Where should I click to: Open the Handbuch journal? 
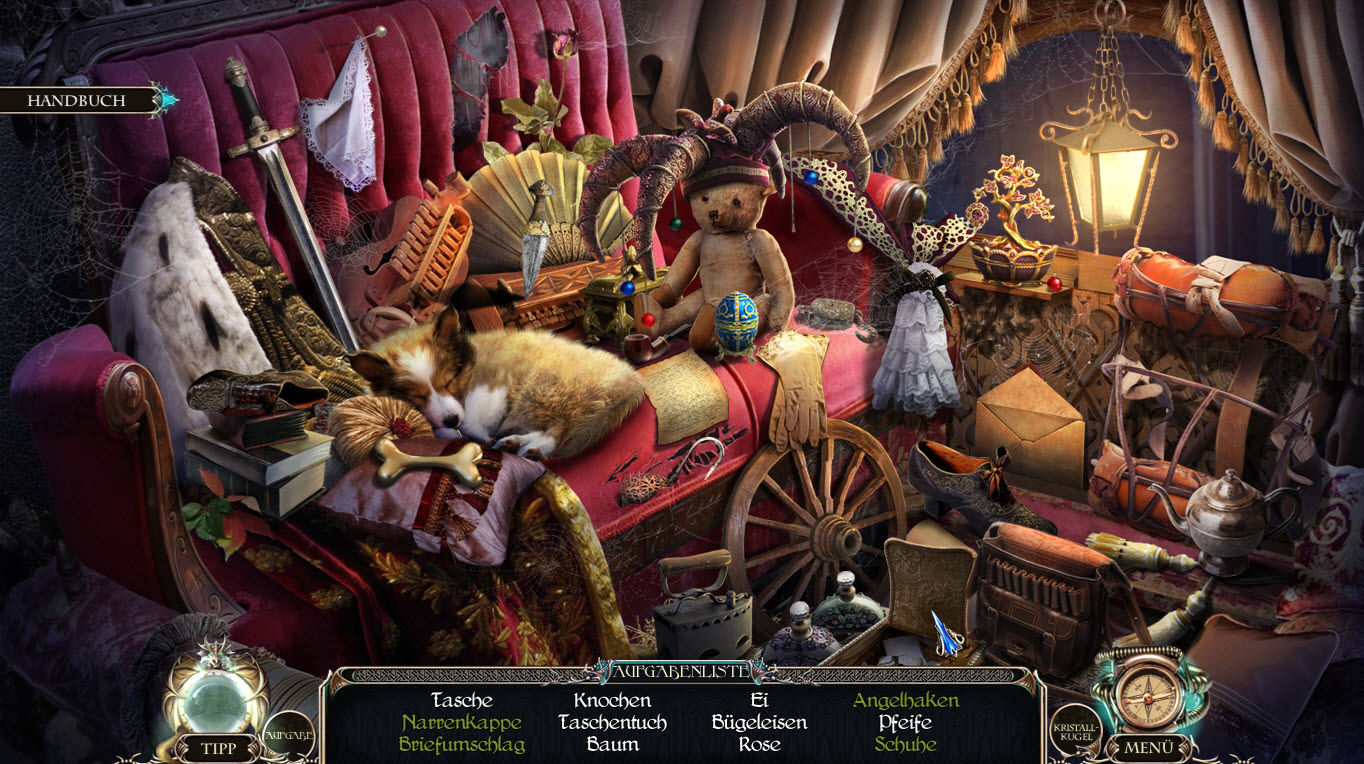(x=76, y=101)
